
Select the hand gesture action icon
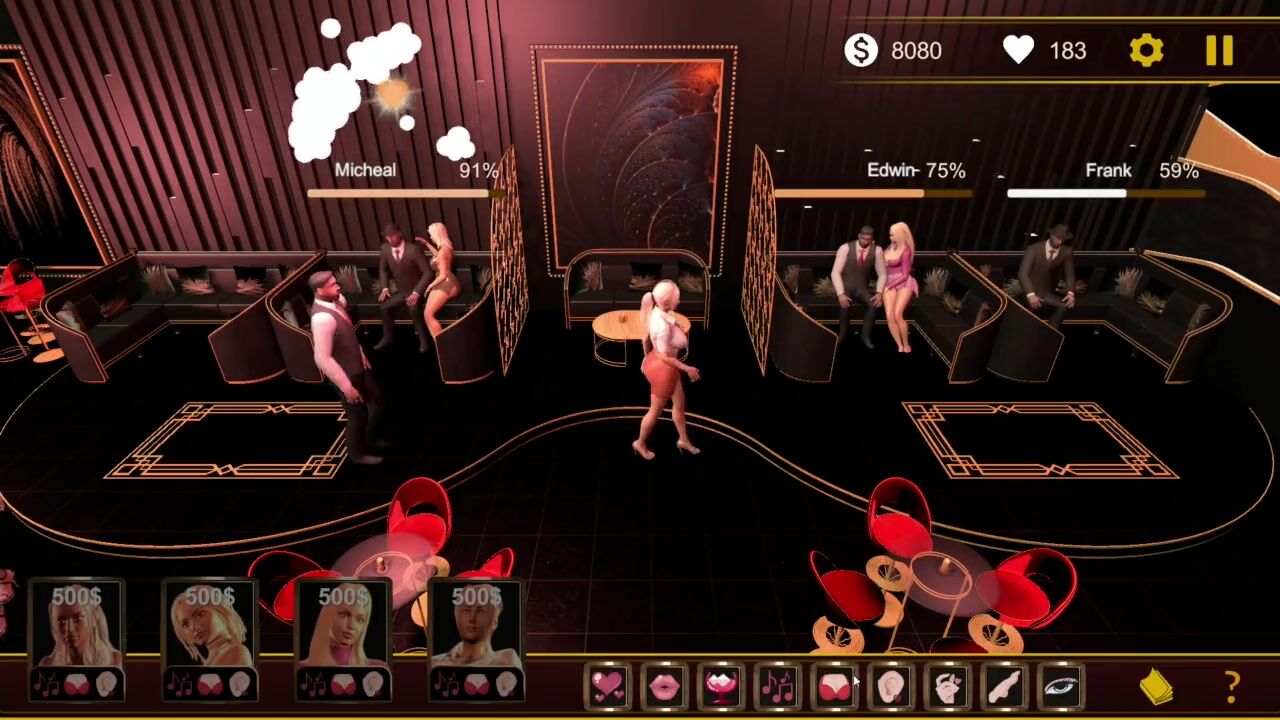[x=947, y=686]
